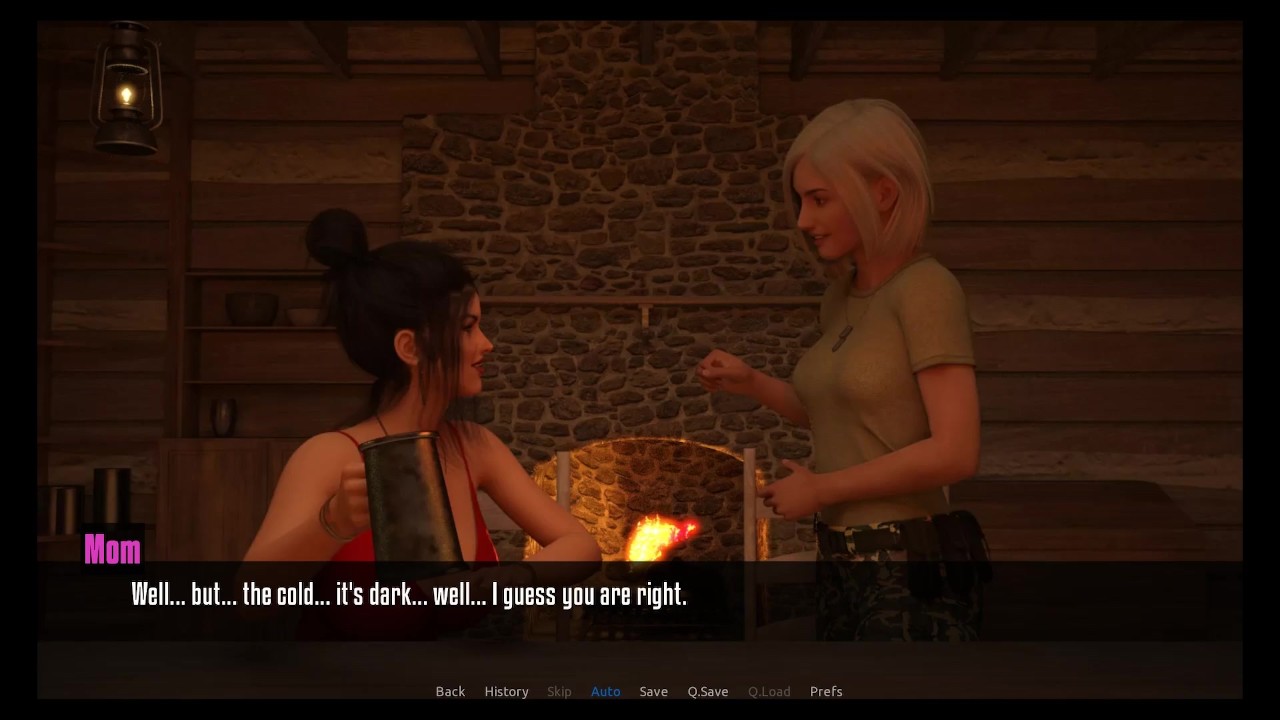This screenshot has height=720, width=1280.
Task: Toggle Auto dialogue advance
Action: coord(605,691)
